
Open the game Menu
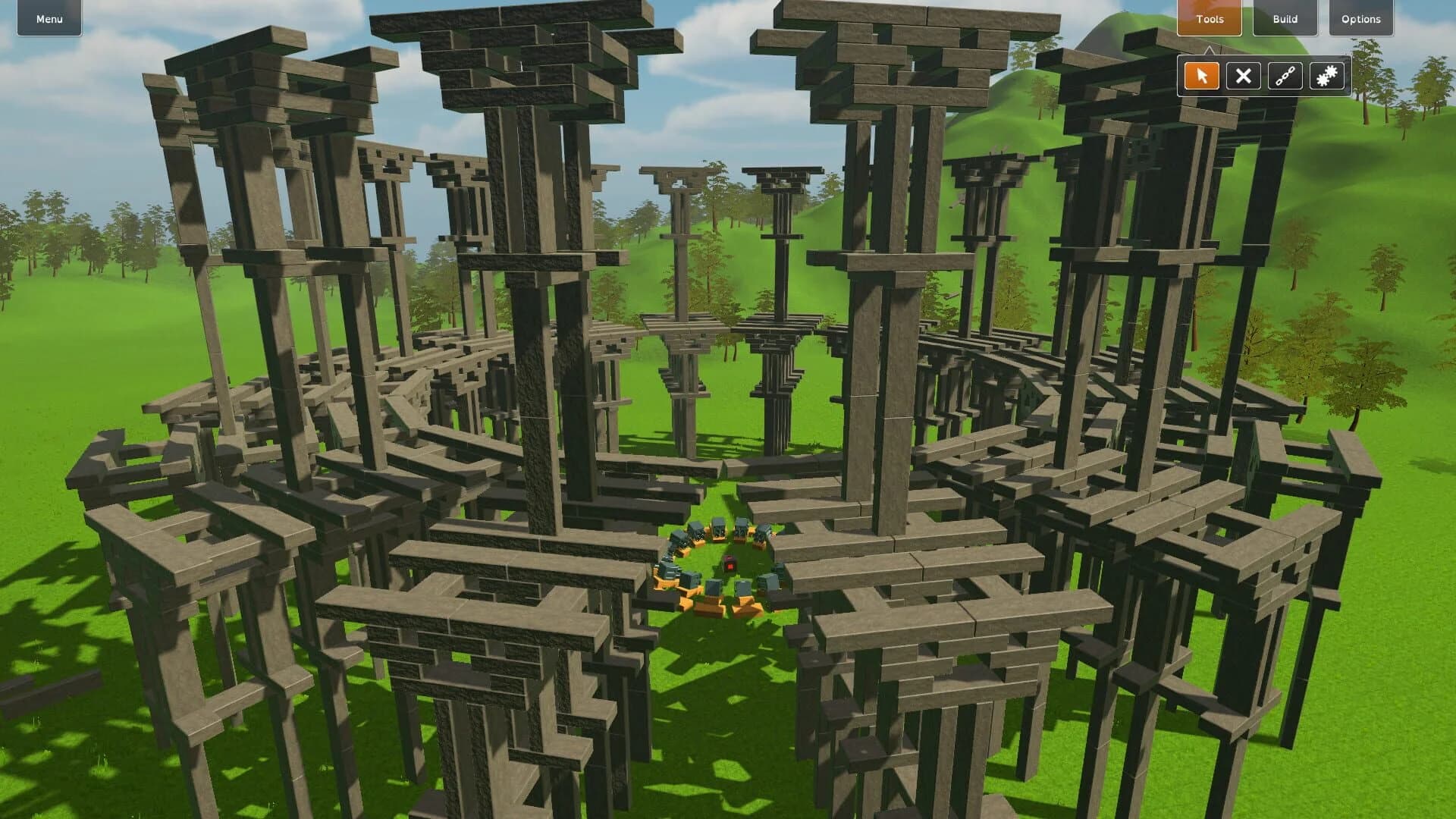pos(48,19)
